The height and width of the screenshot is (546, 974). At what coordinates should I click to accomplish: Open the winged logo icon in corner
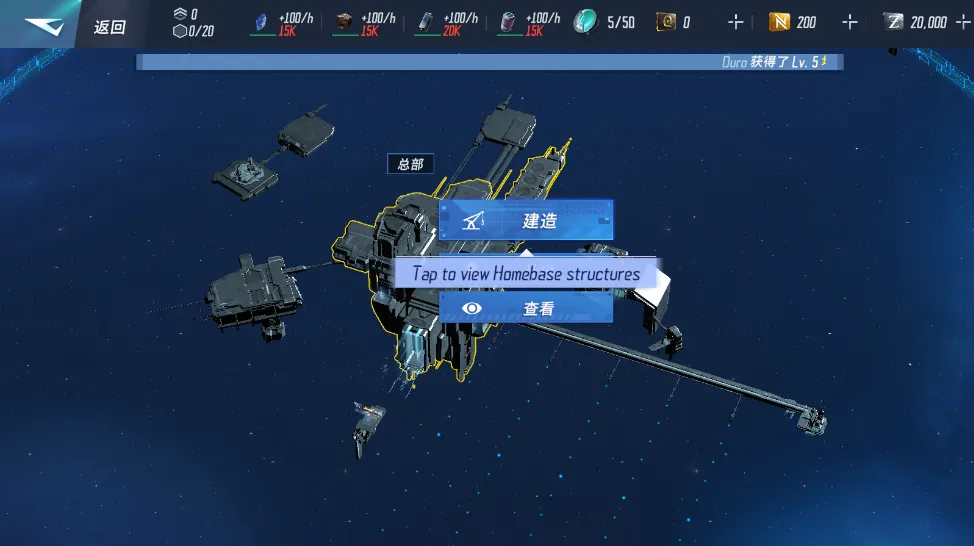pyautogui.click(x=43, y=26)
